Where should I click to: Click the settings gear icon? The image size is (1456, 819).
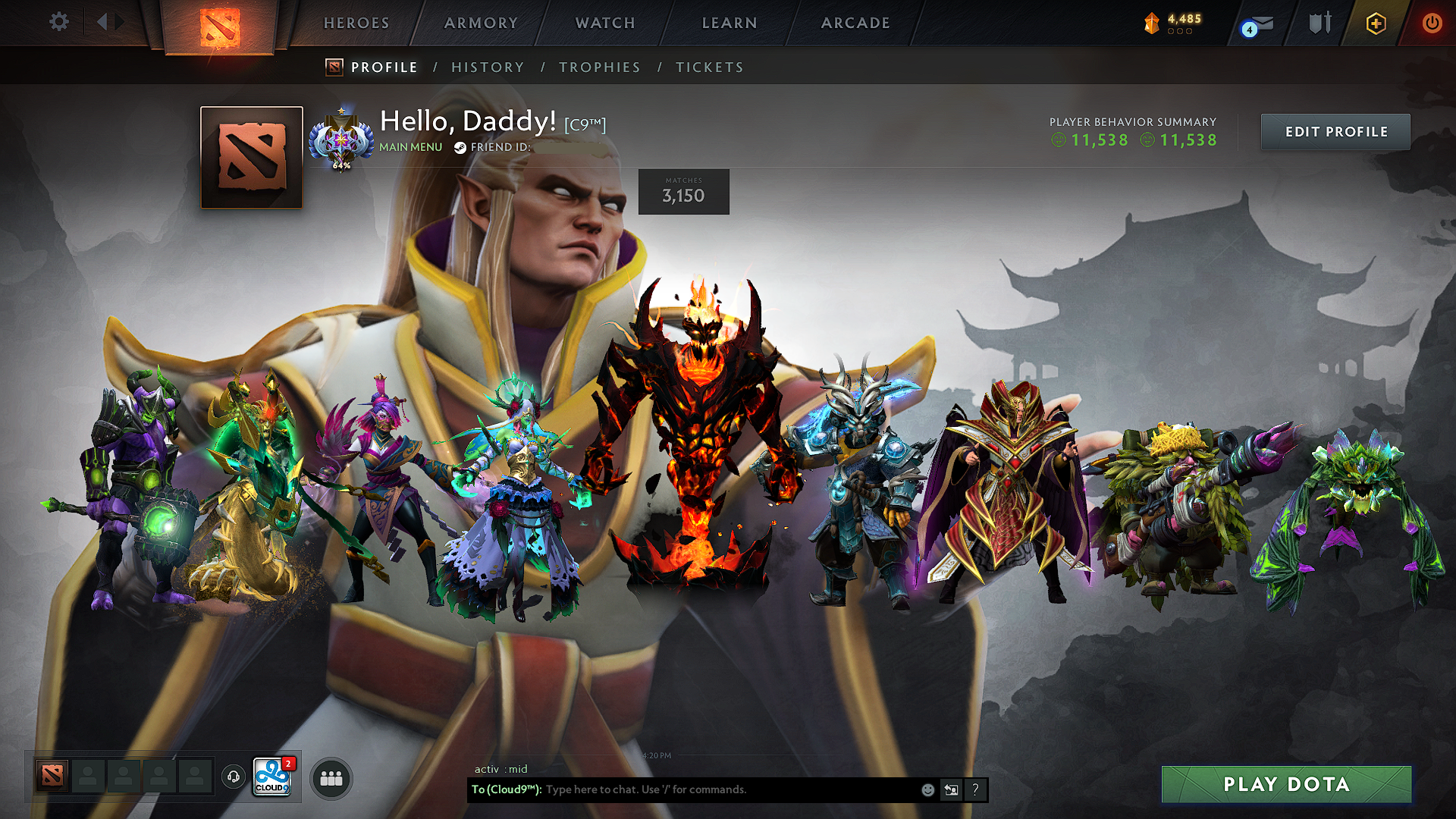click(x=58, y=22)
